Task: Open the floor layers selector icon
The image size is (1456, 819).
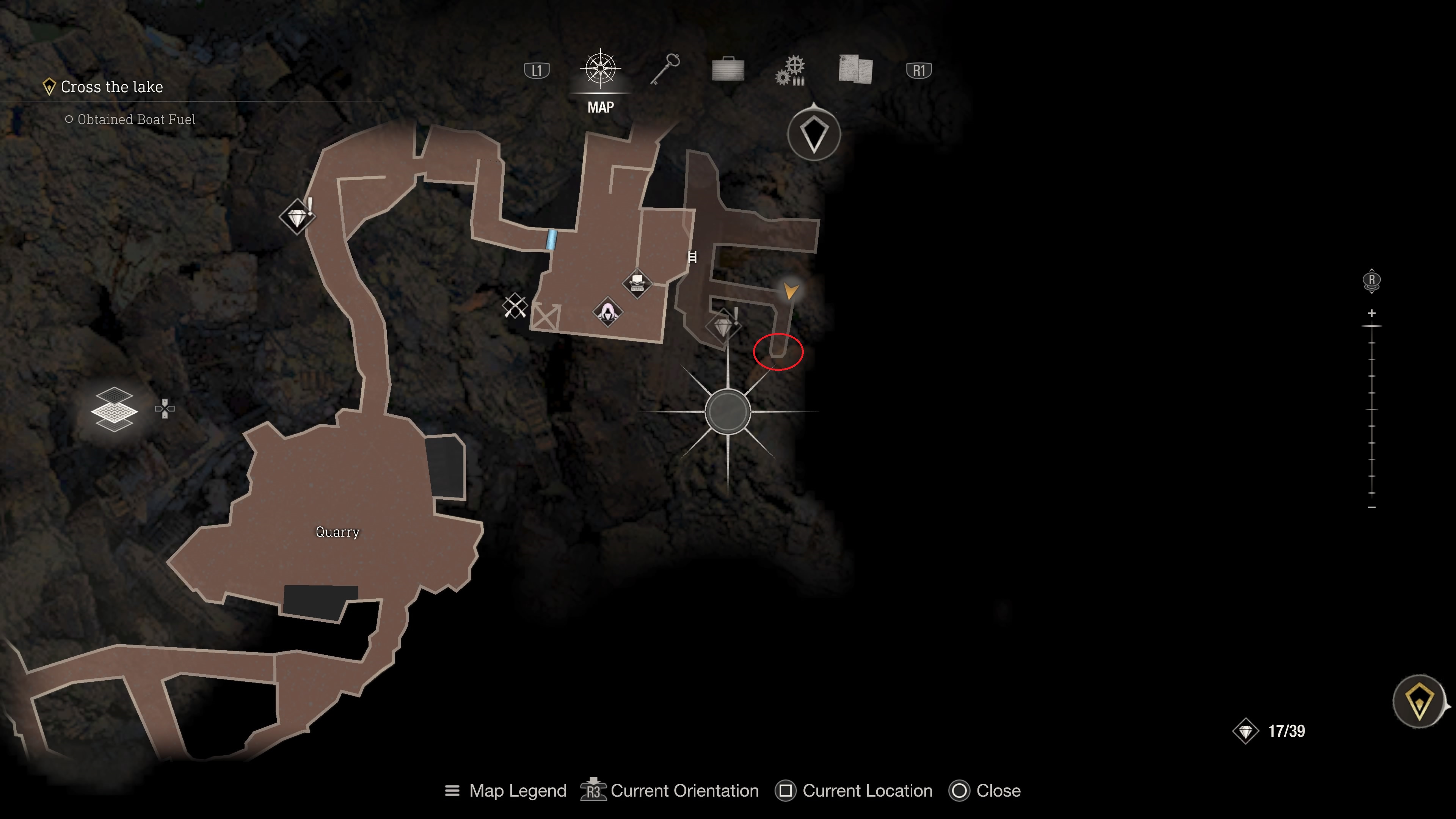Action: tap(114, 409)
